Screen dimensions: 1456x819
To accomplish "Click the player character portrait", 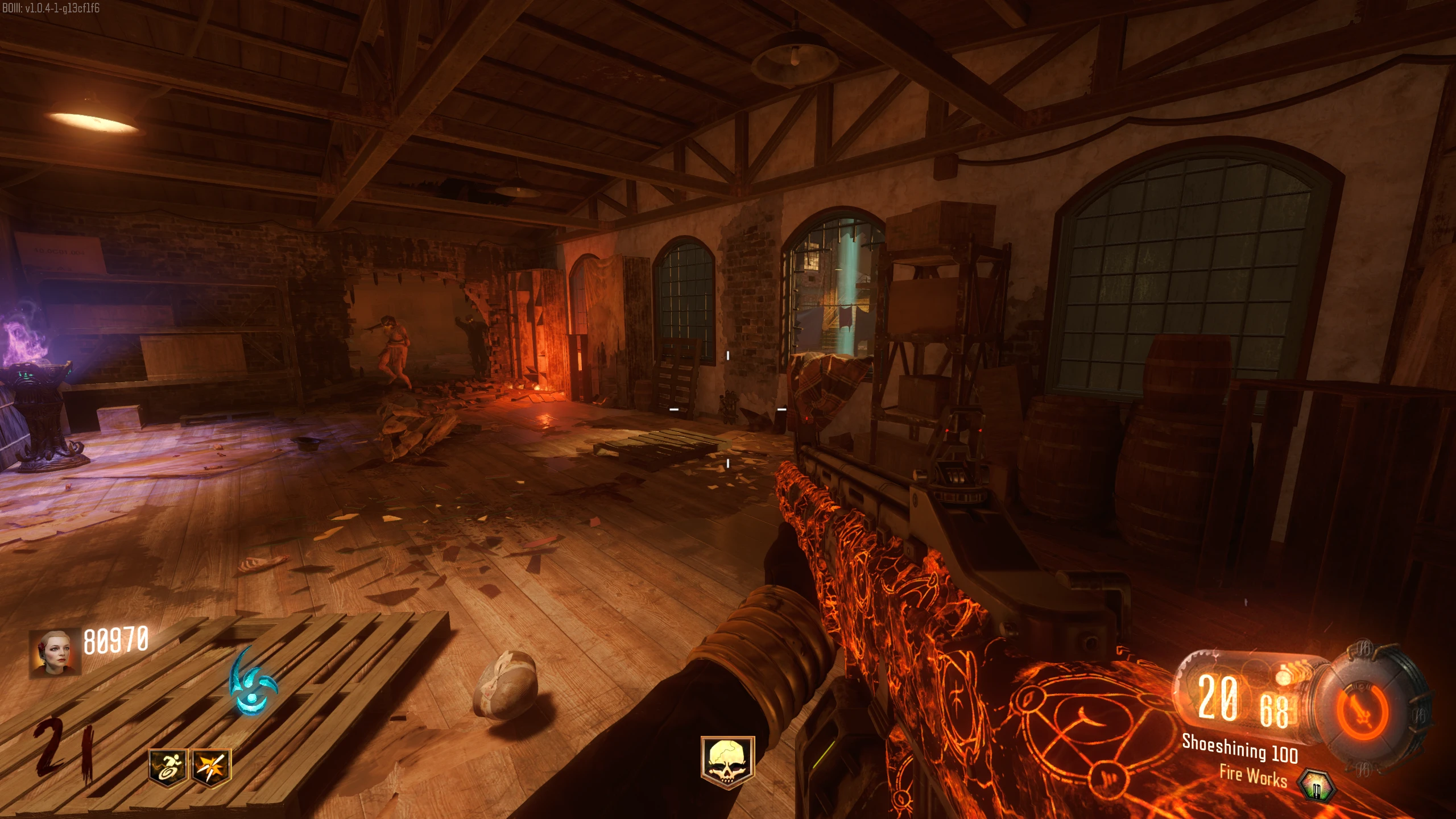I will 55,652.
